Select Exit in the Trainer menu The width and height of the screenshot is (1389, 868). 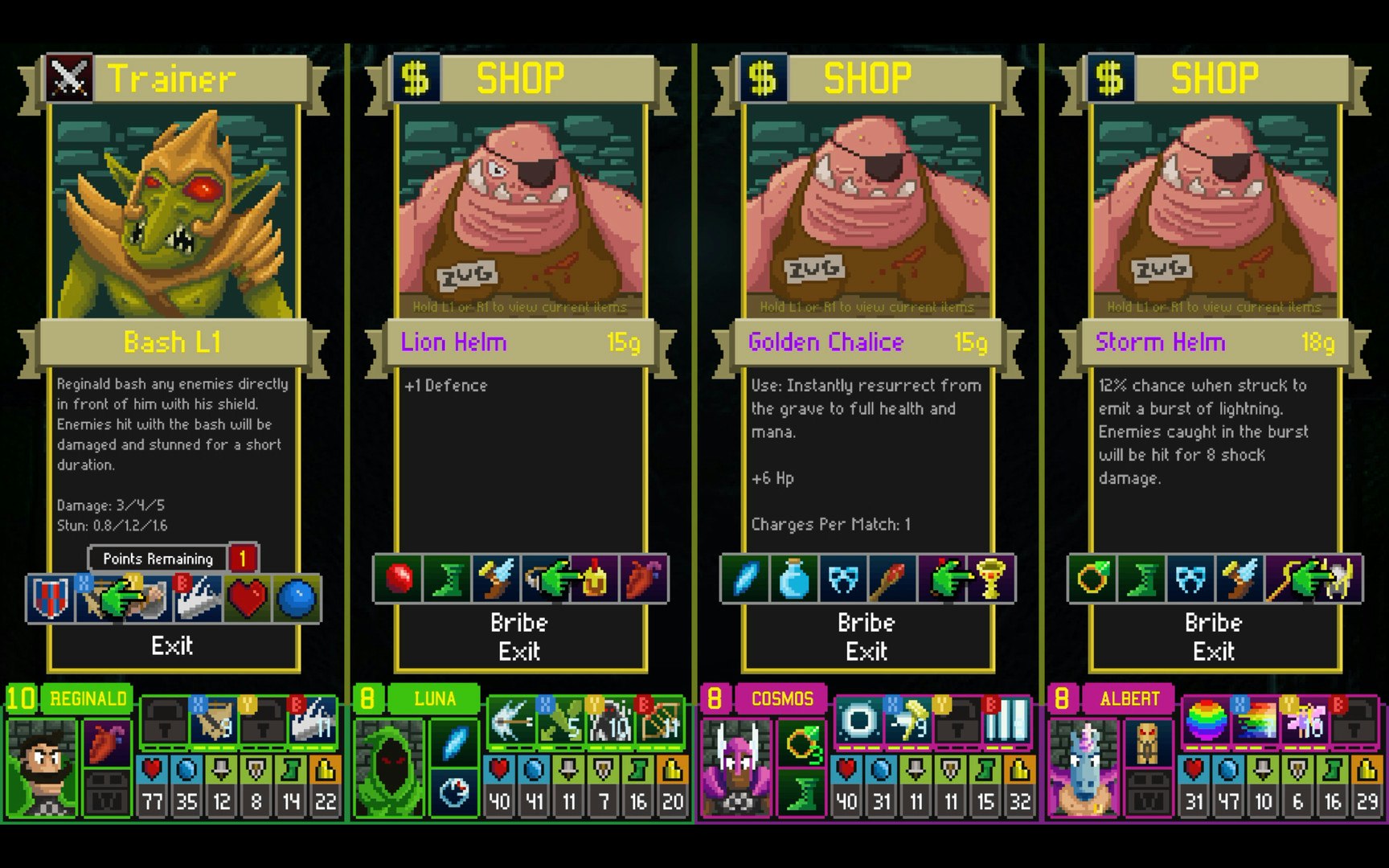(171, 645)
